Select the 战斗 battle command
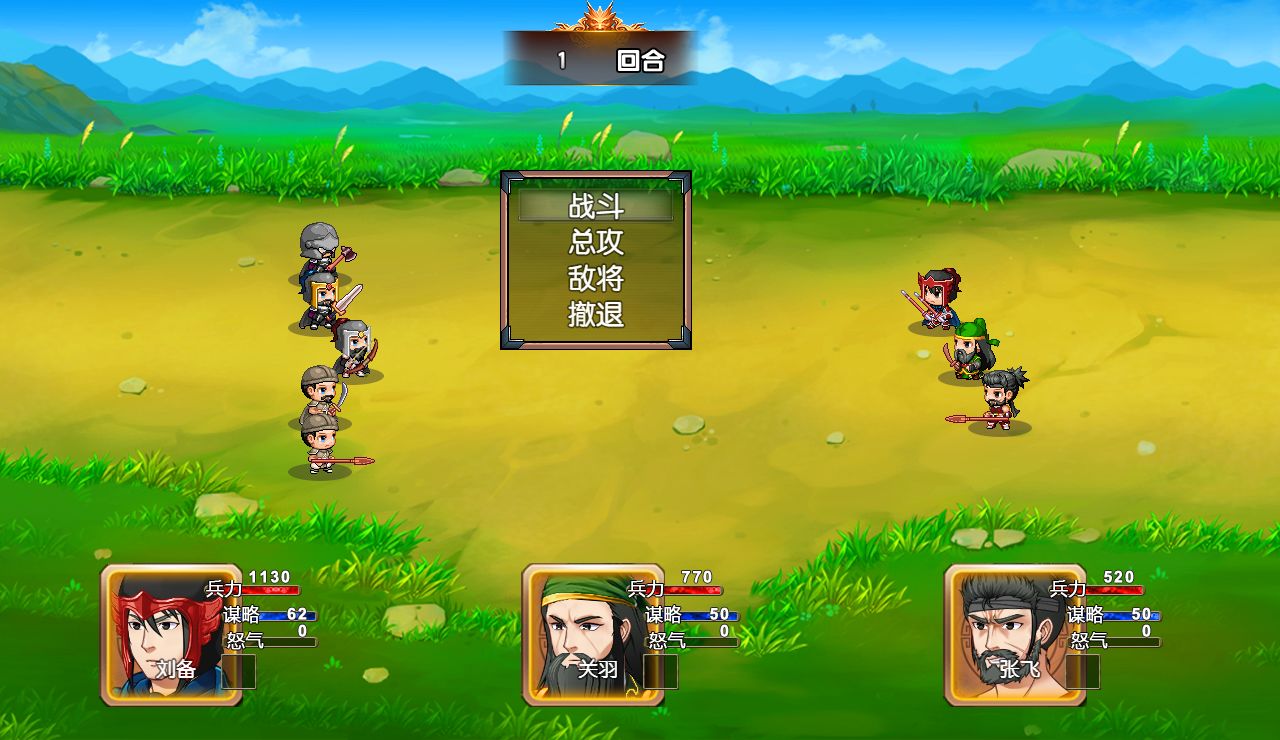1280x740 pixels. pos(596,207)
